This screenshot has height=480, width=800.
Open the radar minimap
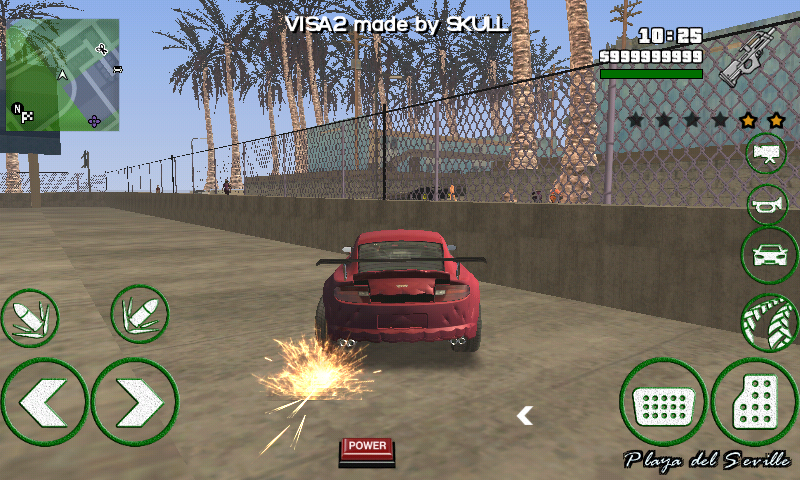pos(62,75)
